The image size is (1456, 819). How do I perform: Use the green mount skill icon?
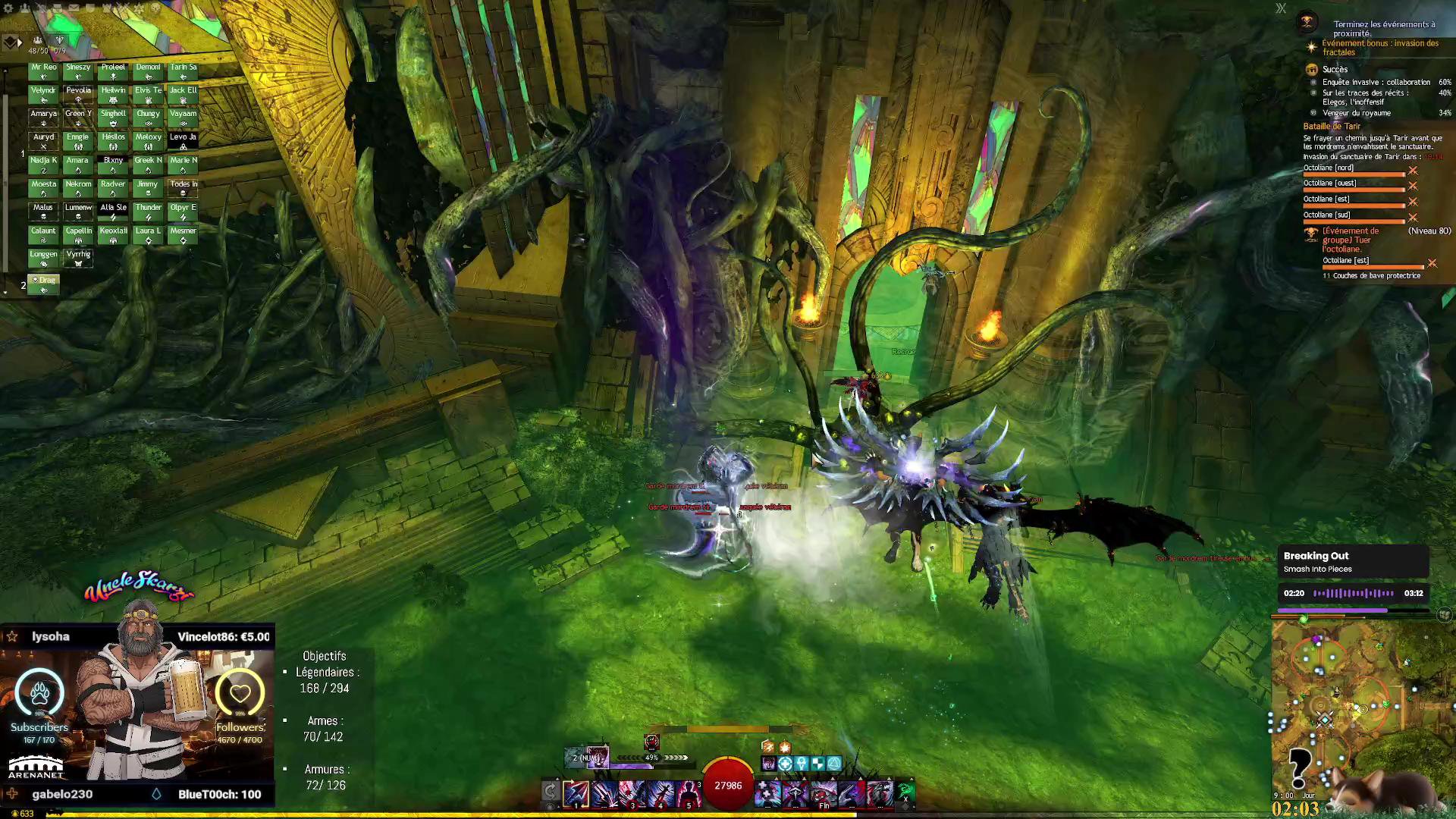tap(906, 792)
